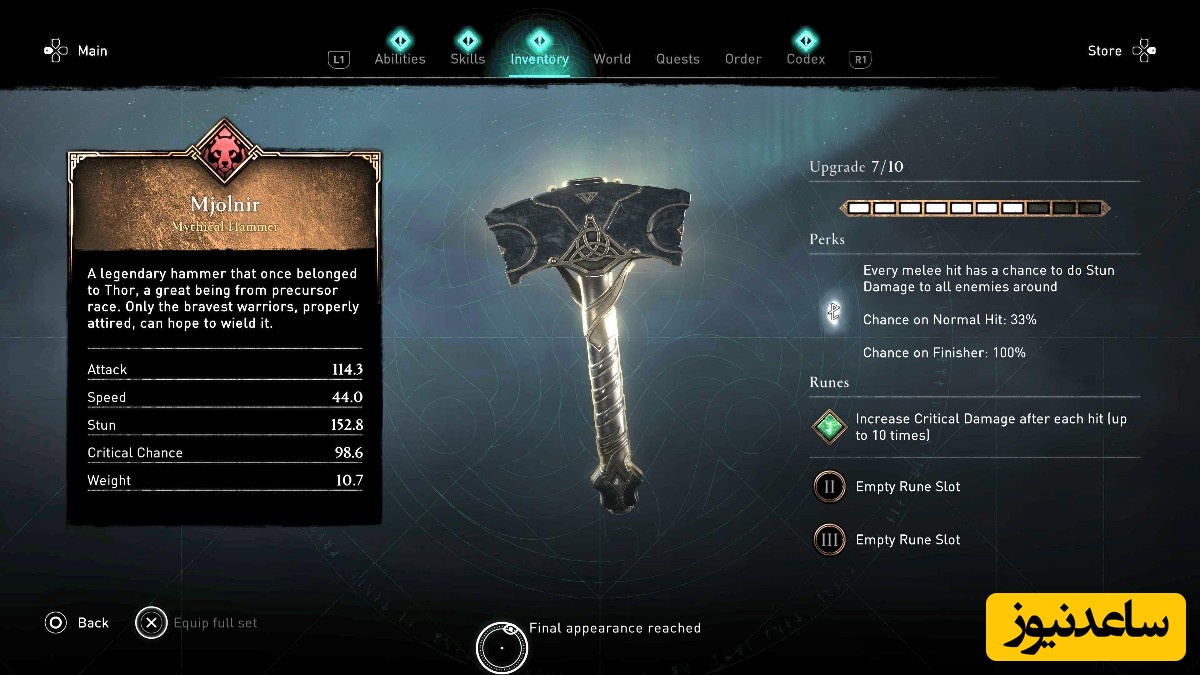1200x675 pixels.
Task: Click the Upgrade 7/10 progress bar
Action: 974,208
